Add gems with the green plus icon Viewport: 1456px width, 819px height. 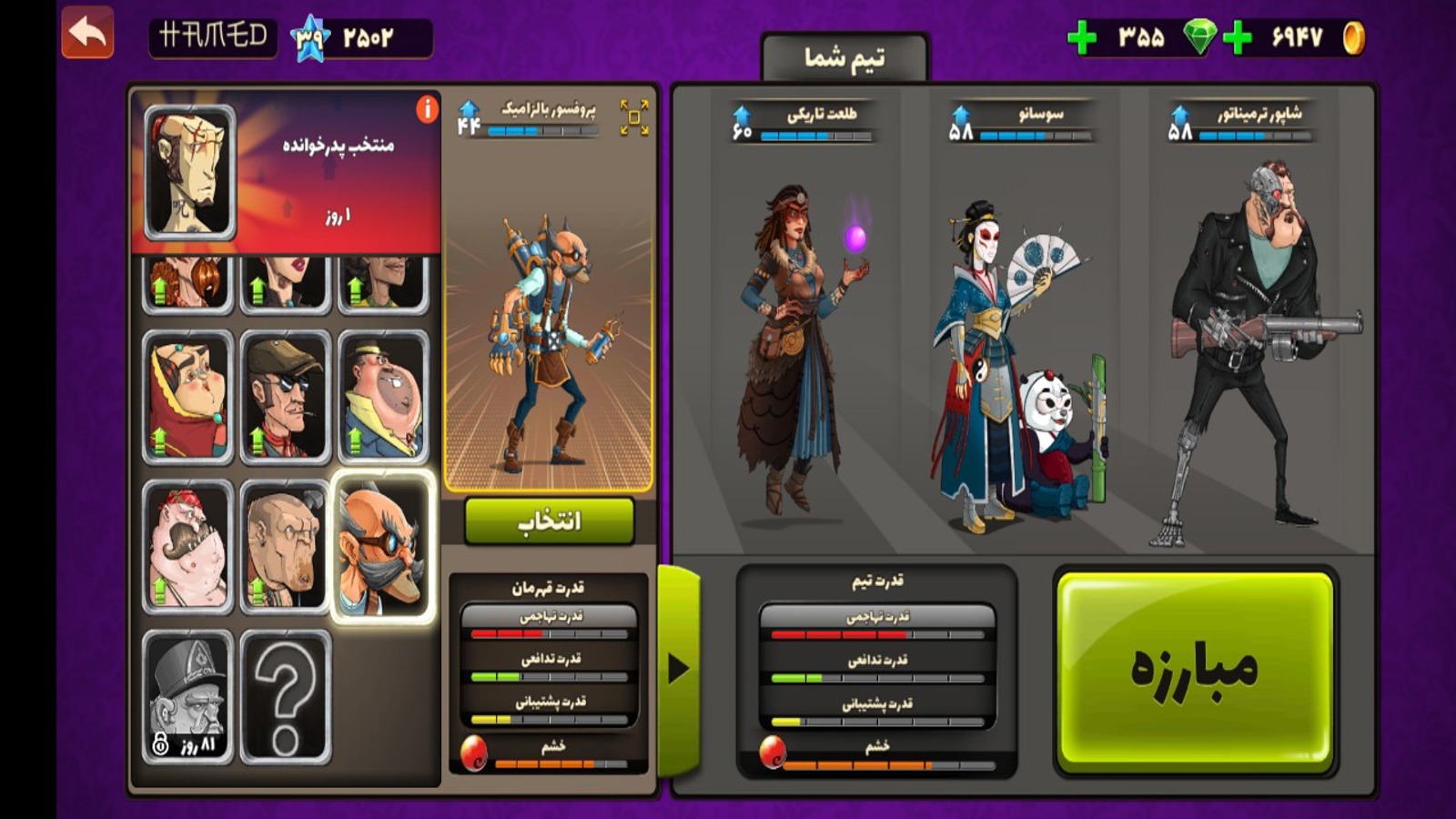click(x=1082, y=38)
